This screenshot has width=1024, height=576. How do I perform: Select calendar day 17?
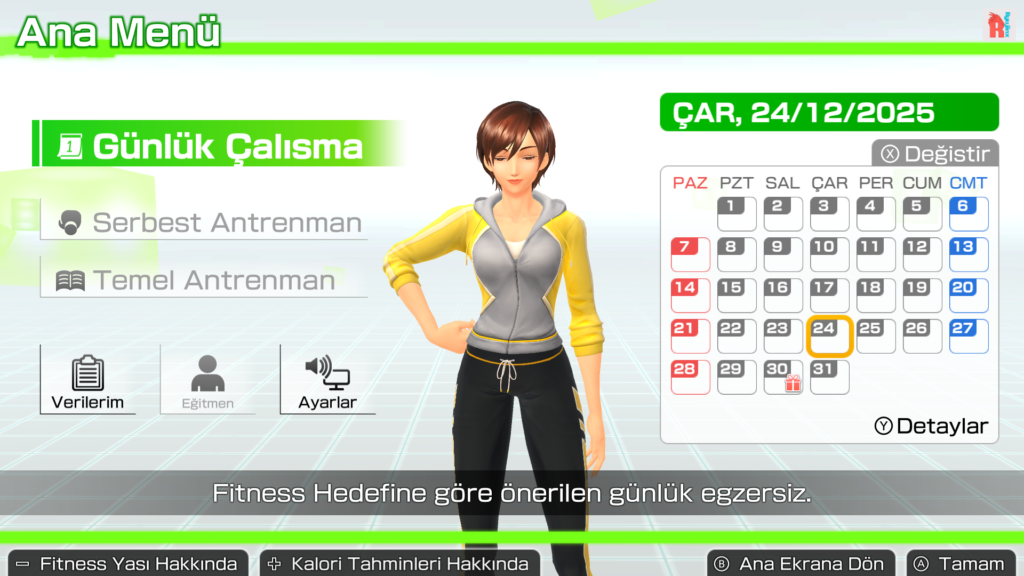click(x=829, y=296)
